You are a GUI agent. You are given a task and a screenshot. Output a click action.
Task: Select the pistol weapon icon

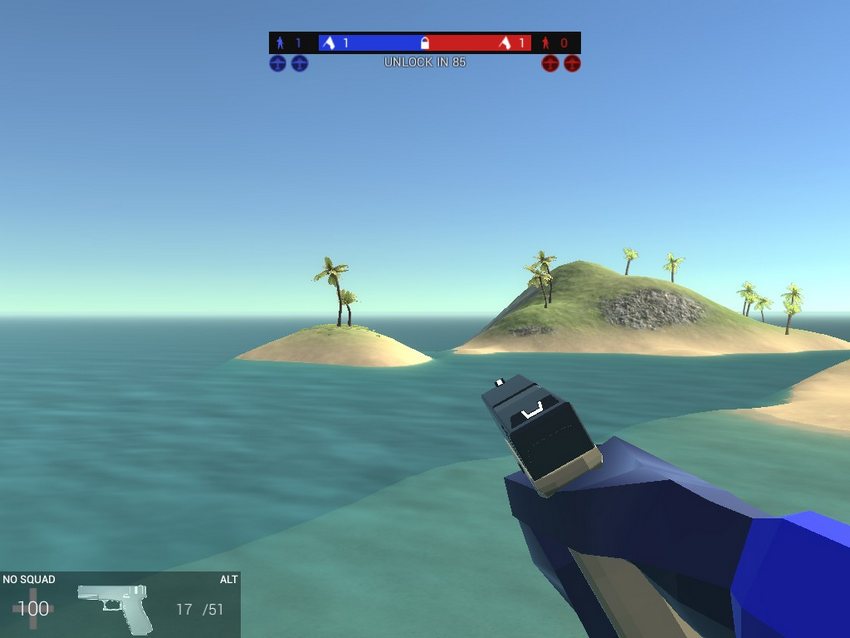(x=115, y=607)
